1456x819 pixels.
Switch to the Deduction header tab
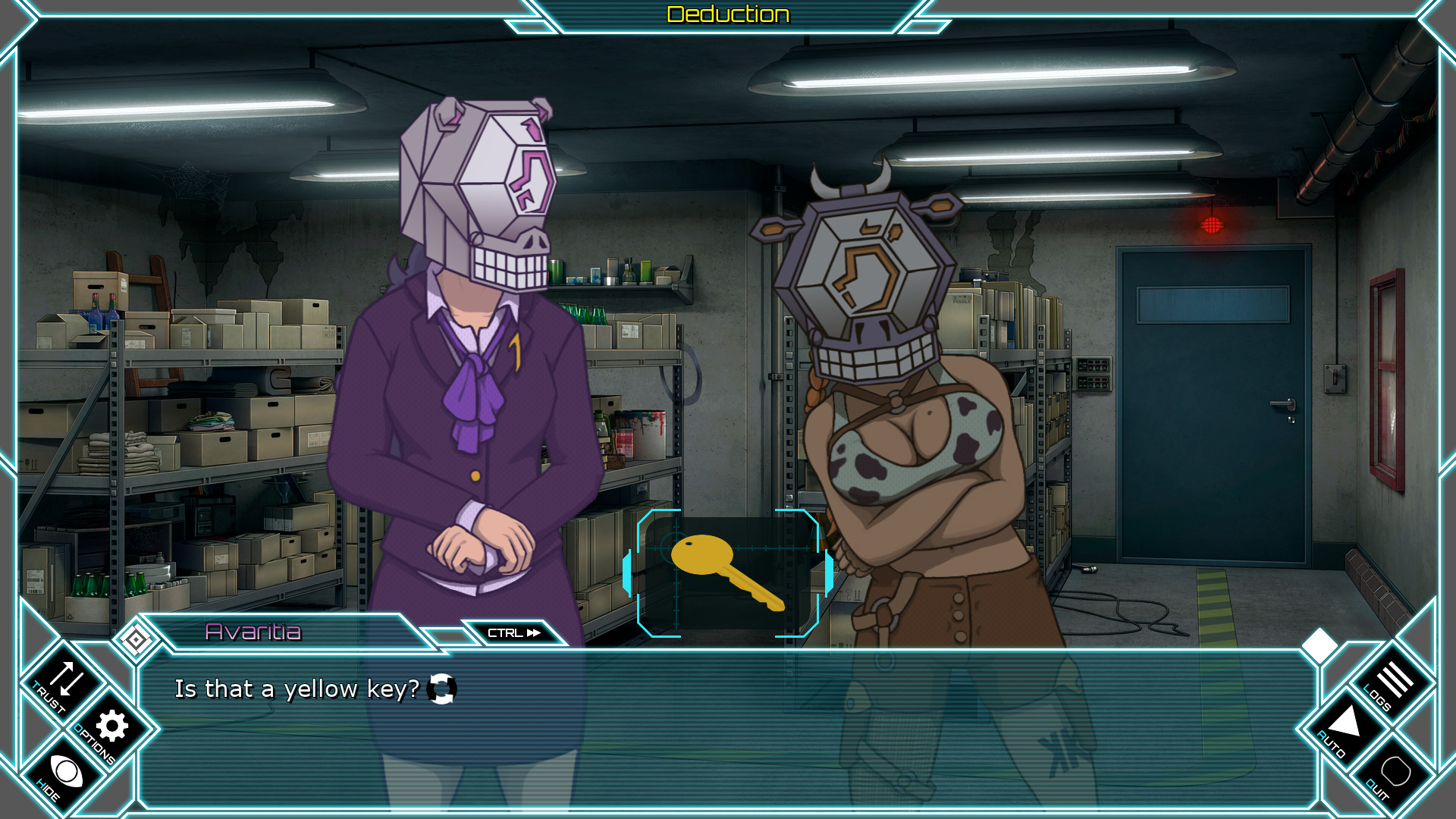(x=727, y=13)
